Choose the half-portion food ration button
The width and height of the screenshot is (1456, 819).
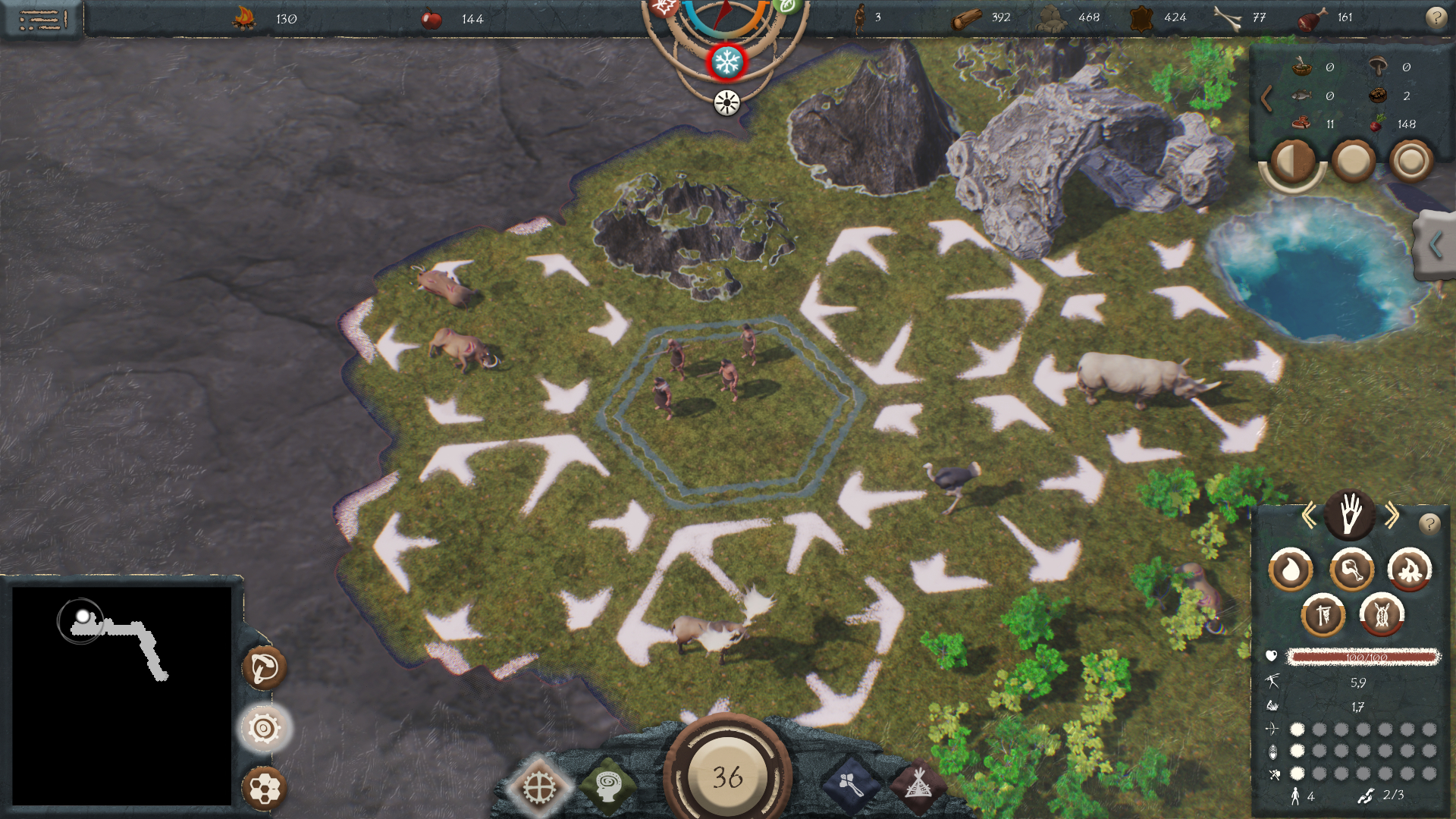[1292, 161]
